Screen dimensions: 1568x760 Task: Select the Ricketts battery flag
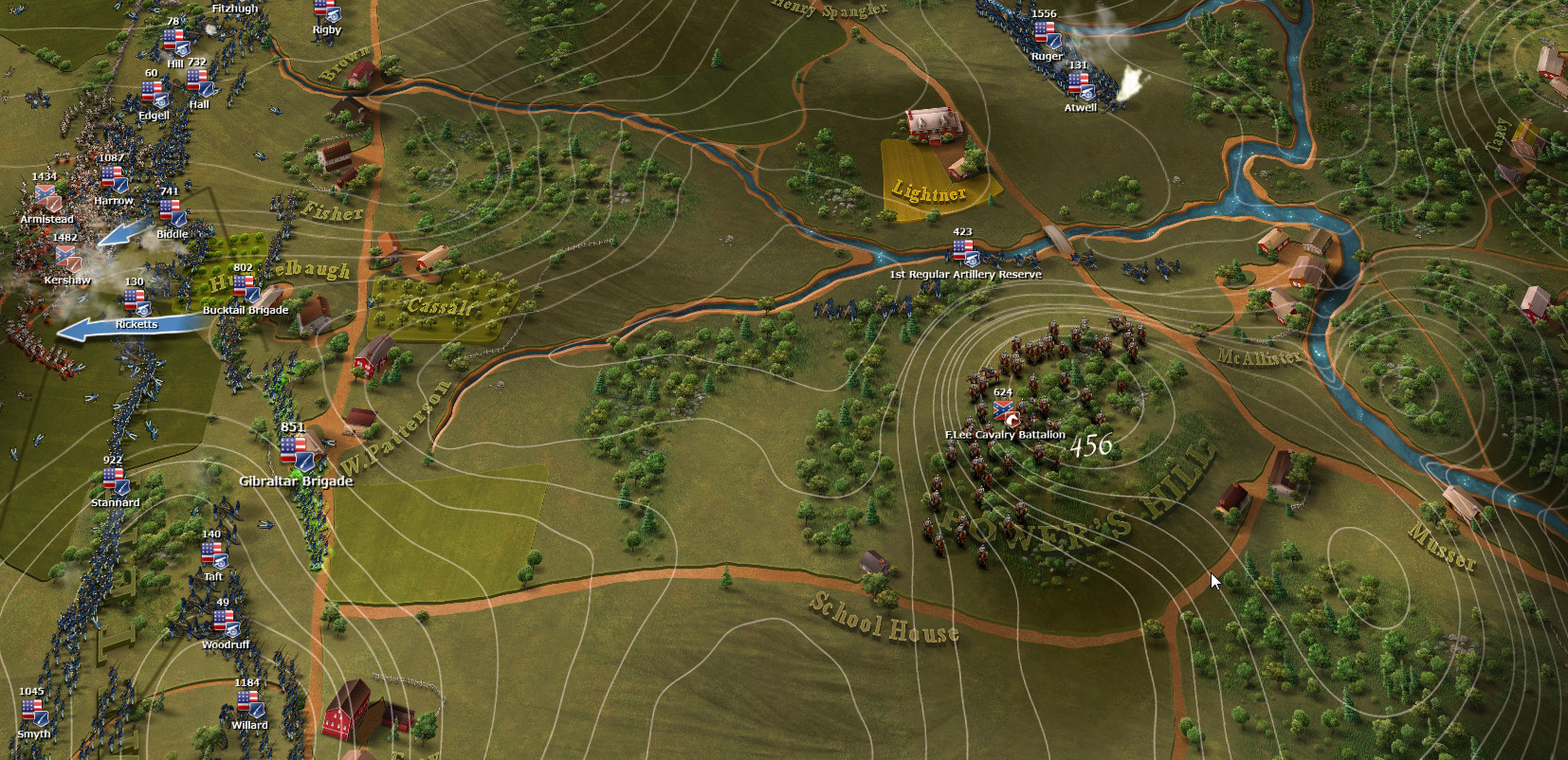[x=137, y=302]
